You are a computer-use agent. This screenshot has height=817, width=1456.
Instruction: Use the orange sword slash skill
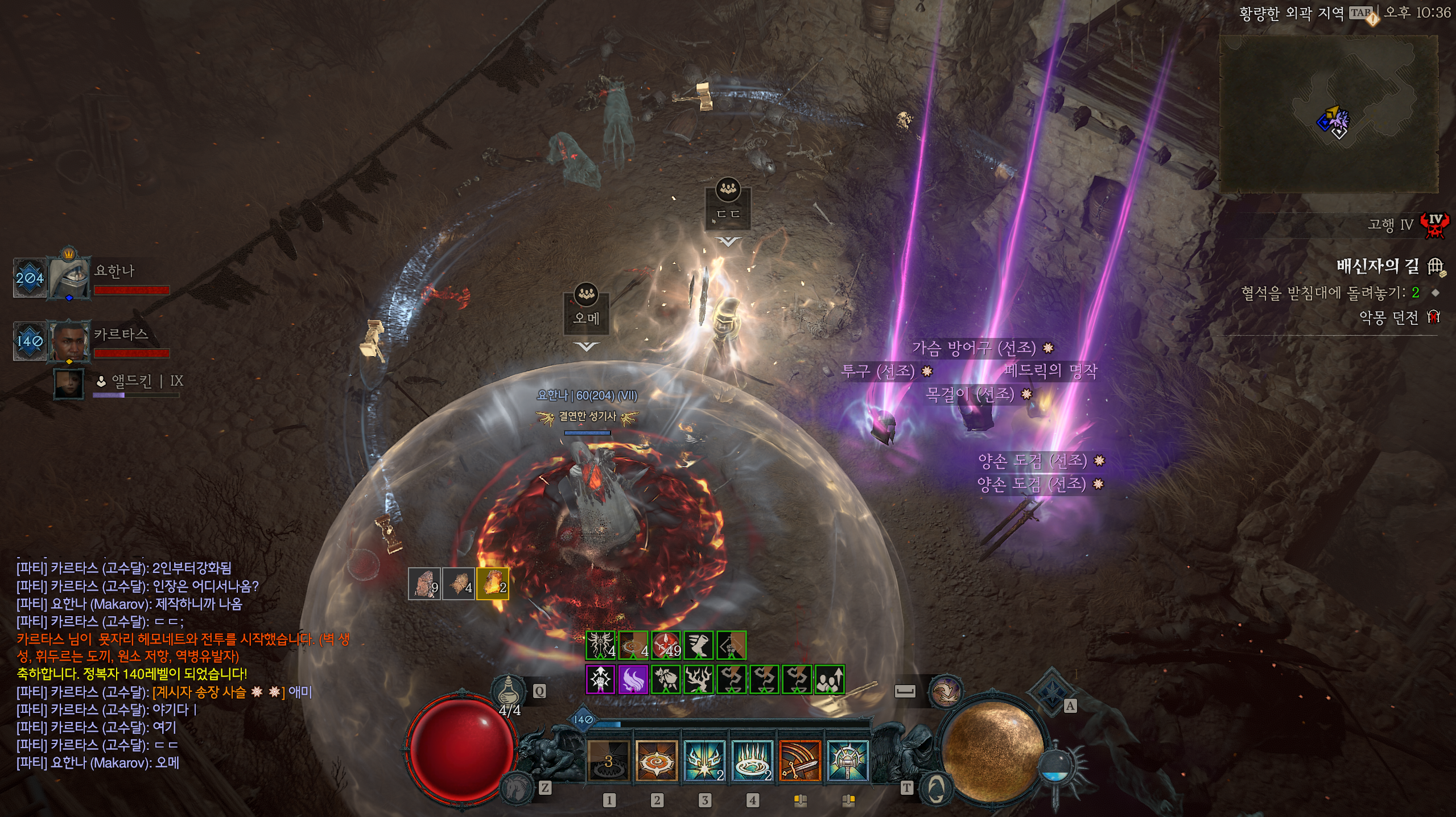point(800,761)
